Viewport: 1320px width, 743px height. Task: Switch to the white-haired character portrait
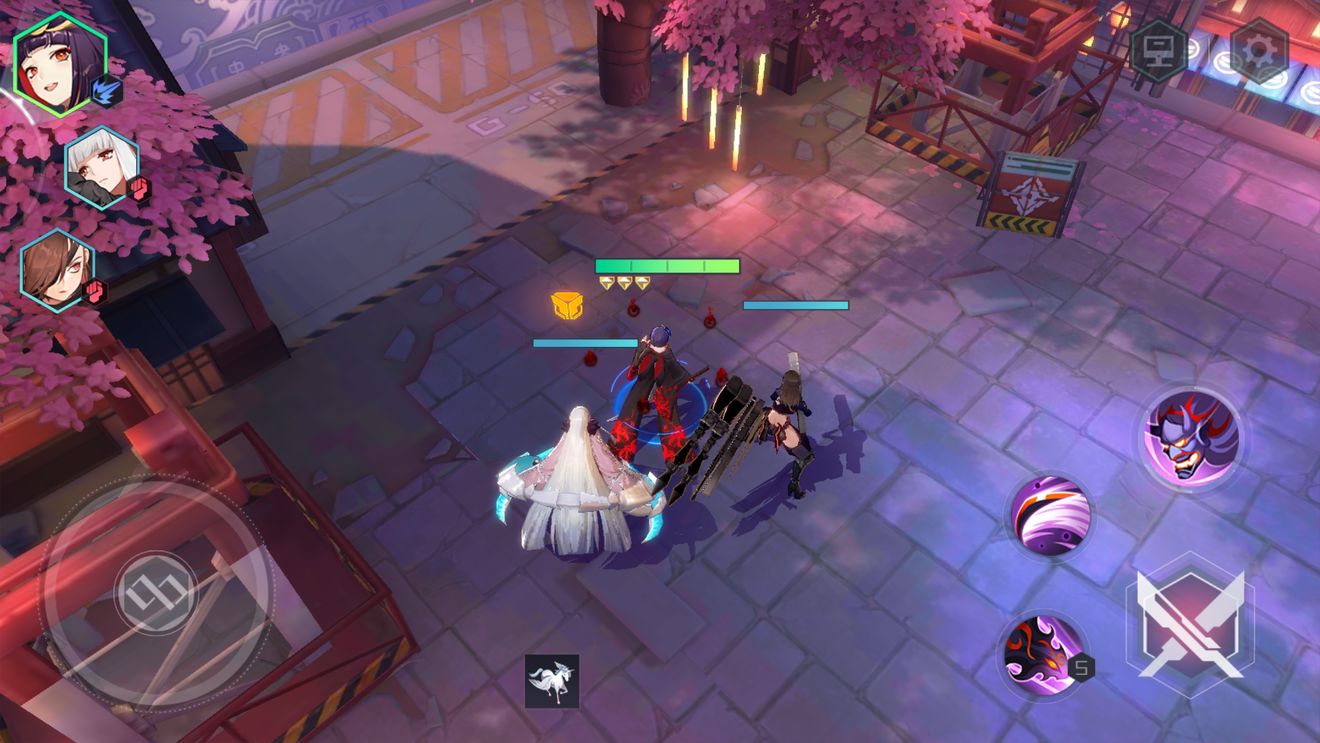(102, 168)
